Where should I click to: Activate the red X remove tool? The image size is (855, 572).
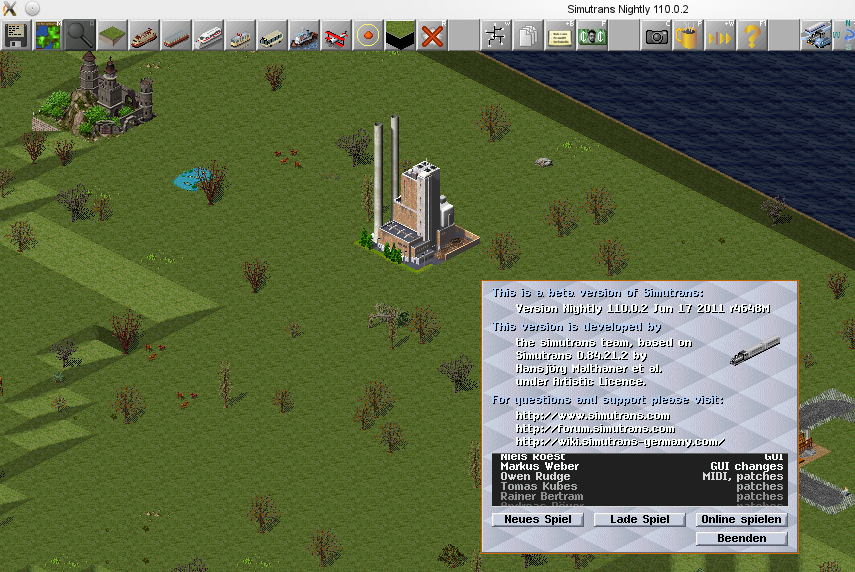click(432, 36)
